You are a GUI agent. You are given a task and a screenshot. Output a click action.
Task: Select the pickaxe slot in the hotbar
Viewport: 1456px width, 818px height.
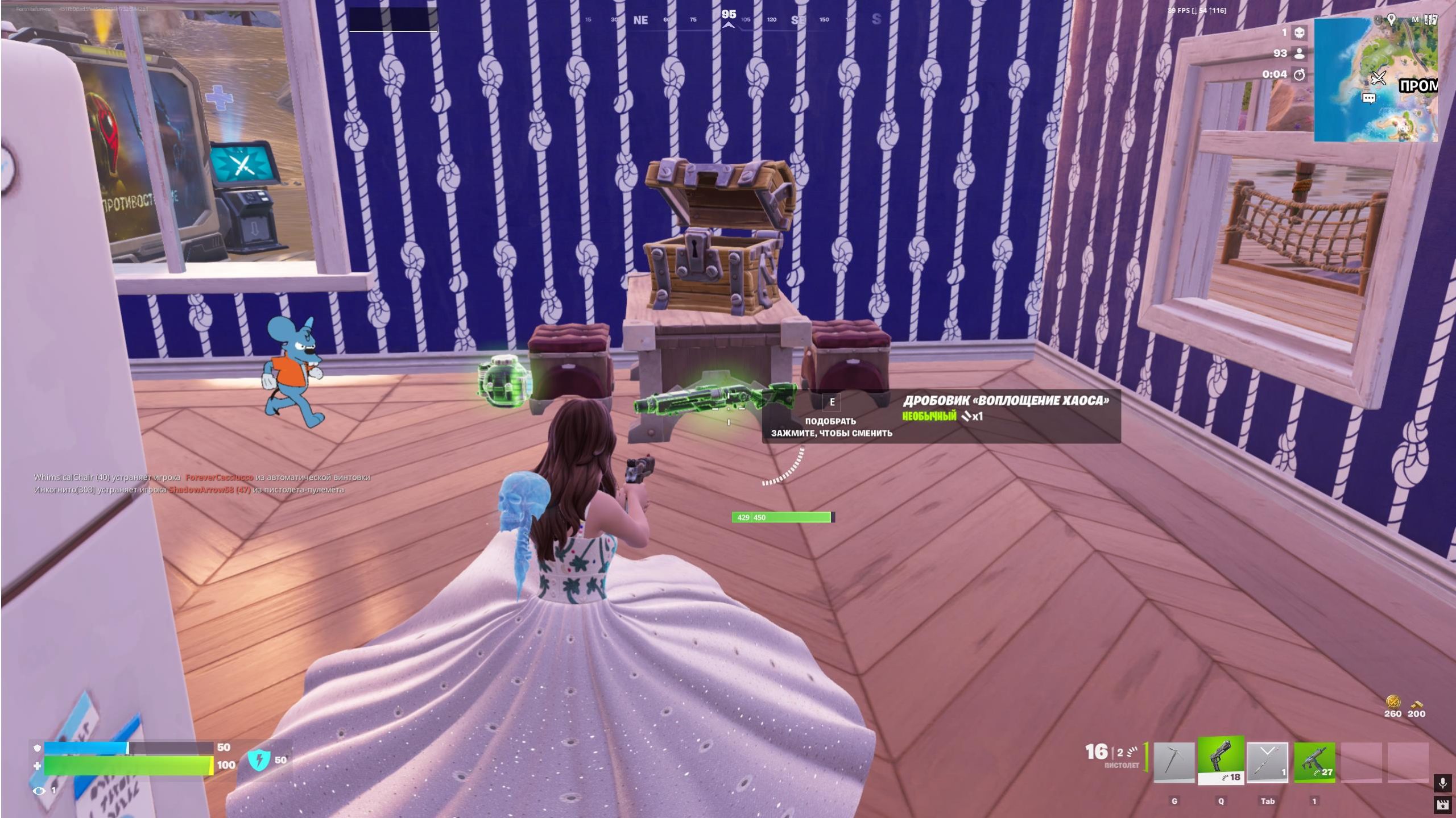point(1174,763)
